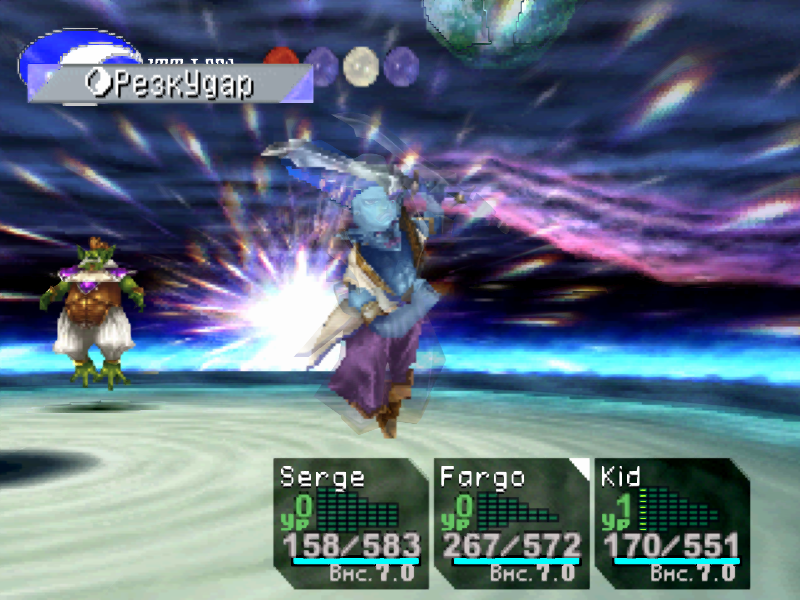Click the РезкУдар technique banner

point(170,84)
